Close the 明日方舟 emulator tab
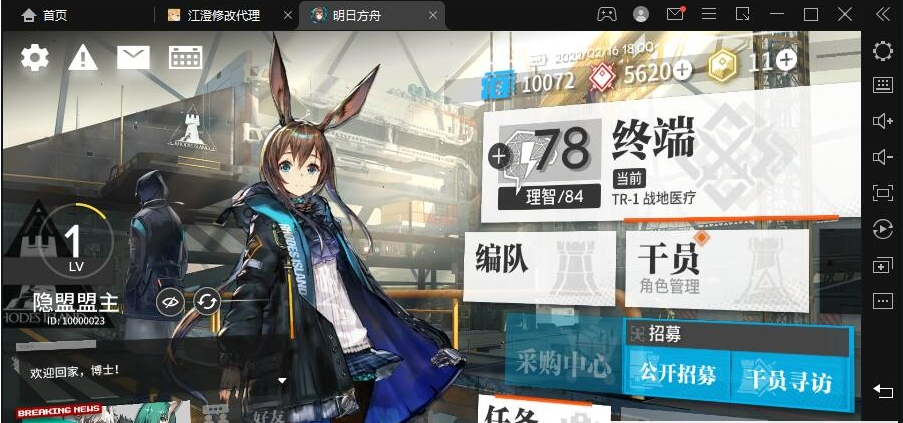This screenshot has height=423, width=903. click(x=432, y=15)
